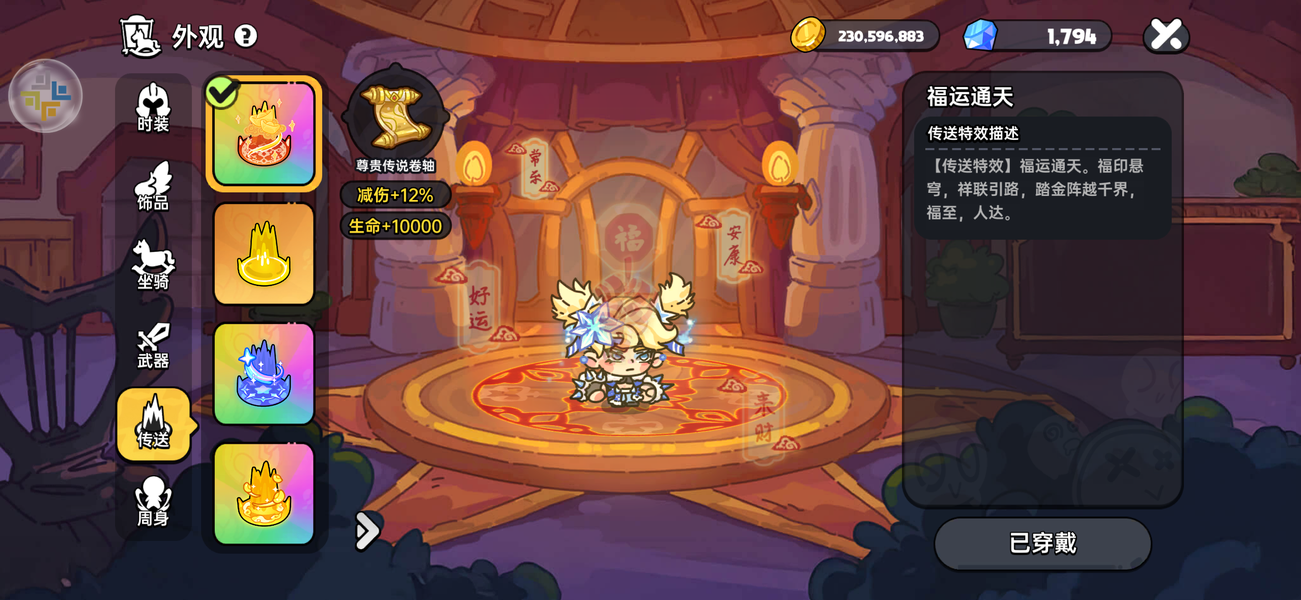Tap the 尊贵传说卷轴 golden scroll icon
The image size is (1301, 600).
(x=395, y=116)
